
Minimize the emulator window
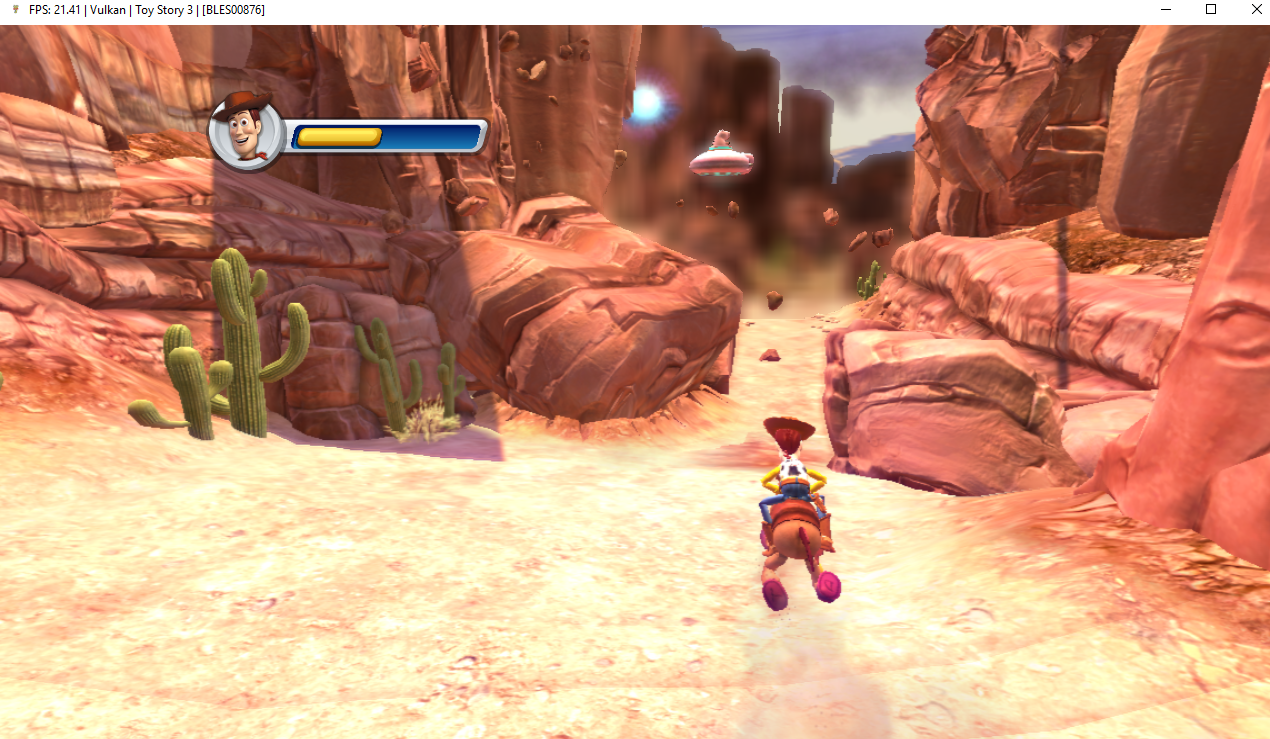click(1165, 10)
